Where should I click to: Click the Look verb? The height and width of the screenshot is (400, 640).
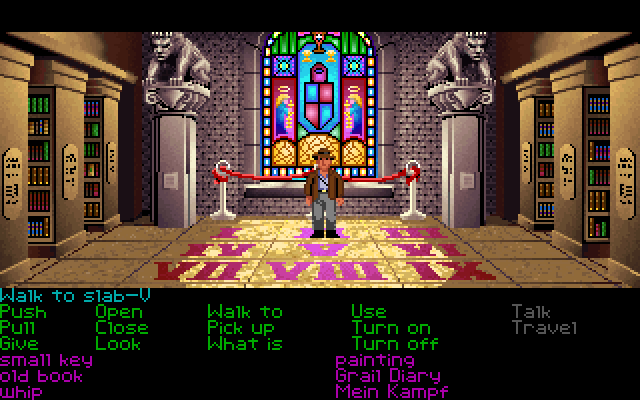118,344
